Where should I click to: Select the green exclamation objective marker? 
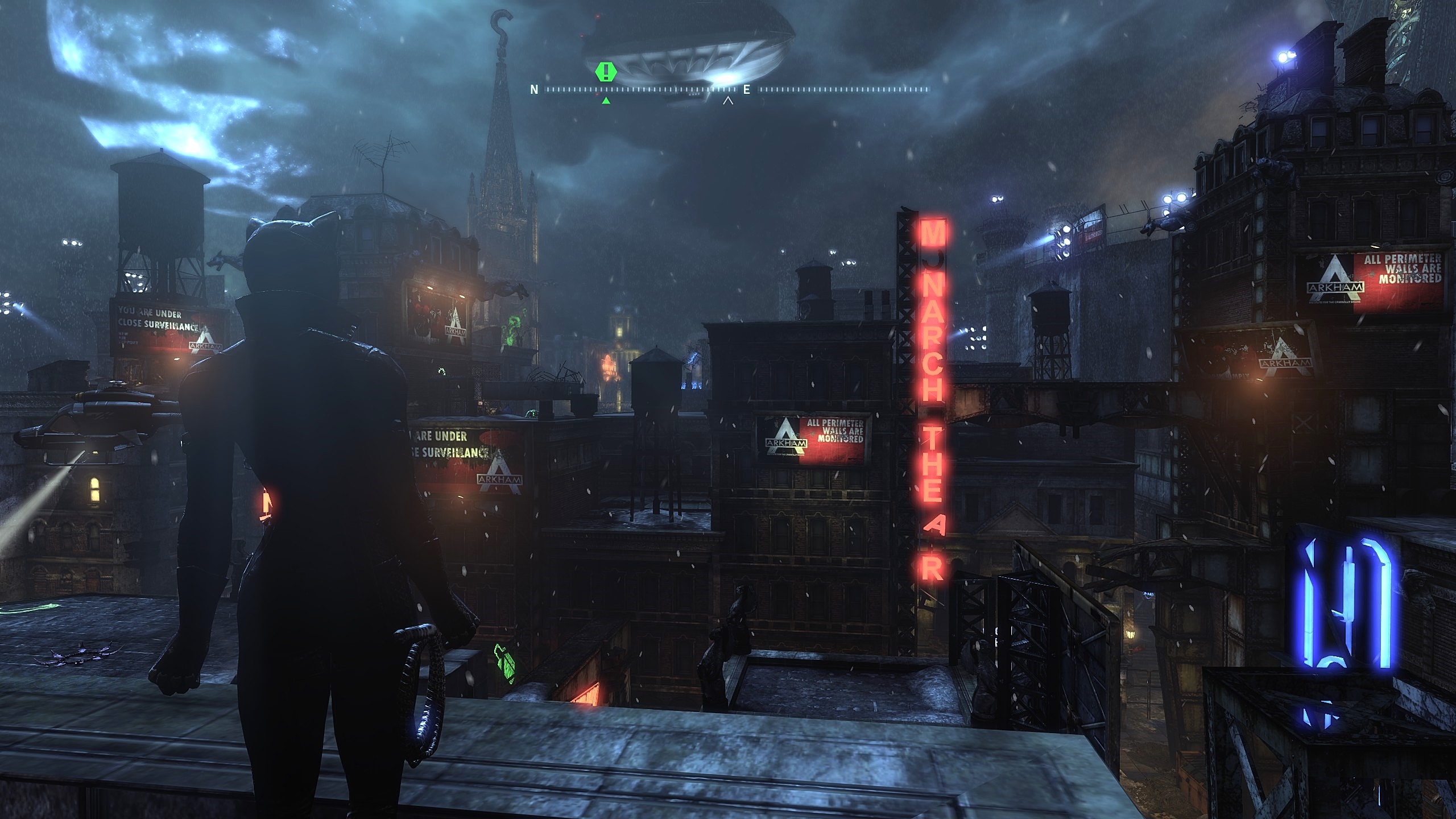click(605, 73)
